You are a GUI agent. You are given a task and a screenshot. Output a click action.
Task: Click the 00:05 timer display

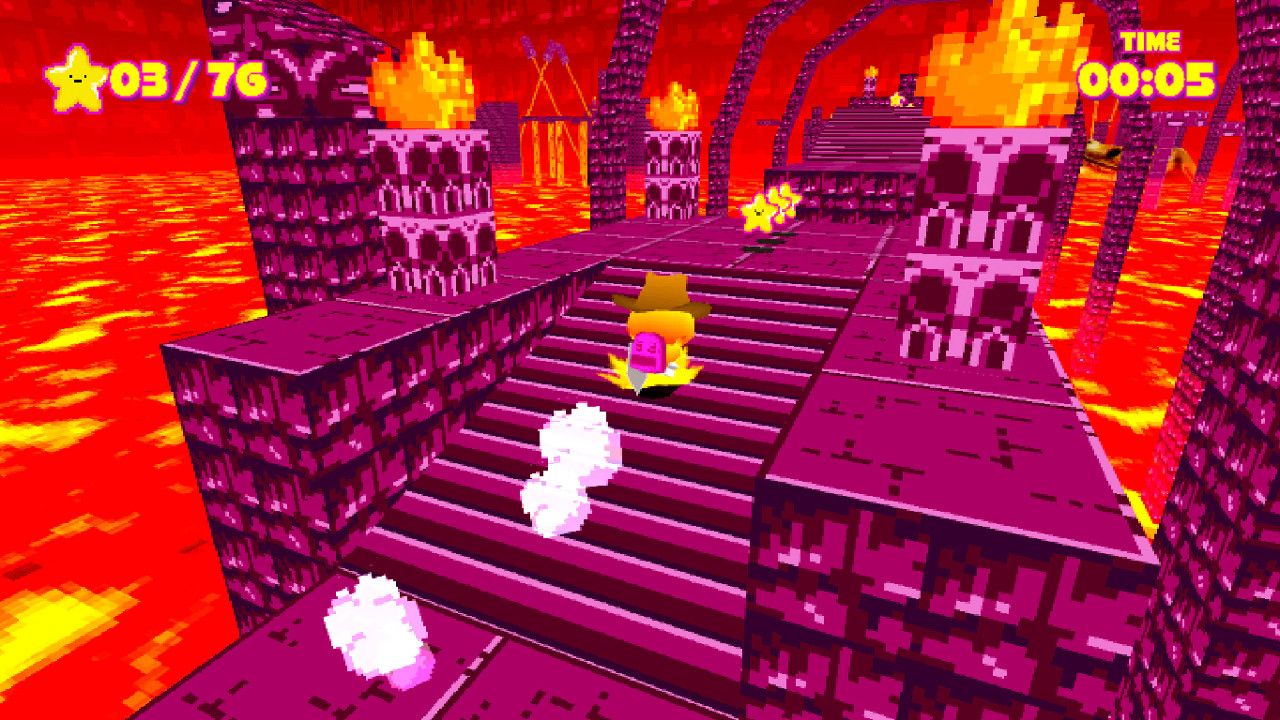click(1147, 78)
